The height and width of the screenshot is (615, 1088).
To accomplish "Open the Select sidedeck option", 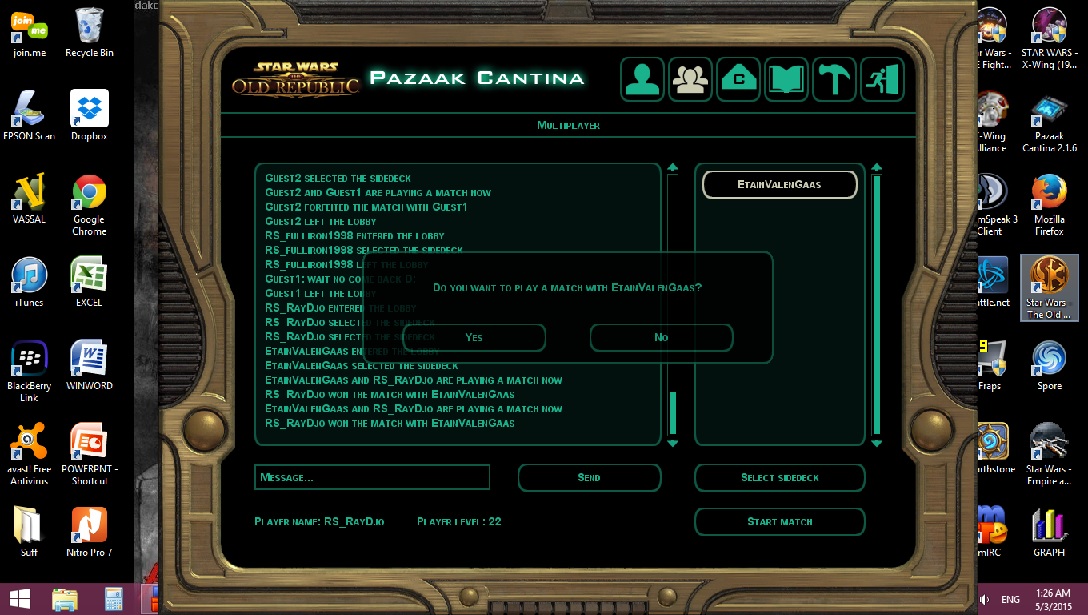I will coord(779,477).
